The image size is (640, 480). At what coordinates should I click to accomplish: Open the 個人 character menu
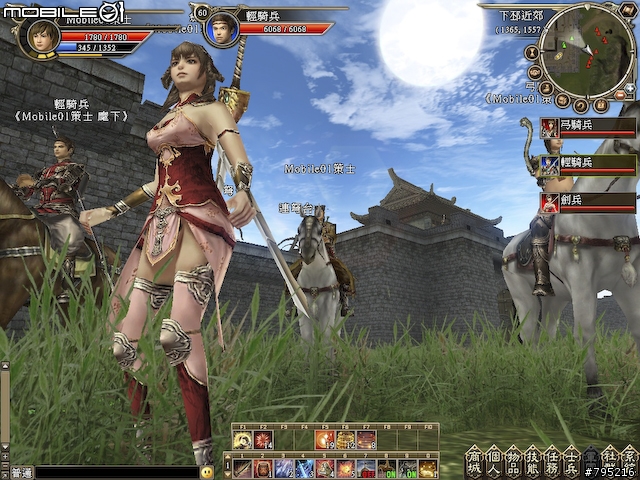[x=492, y=458]
